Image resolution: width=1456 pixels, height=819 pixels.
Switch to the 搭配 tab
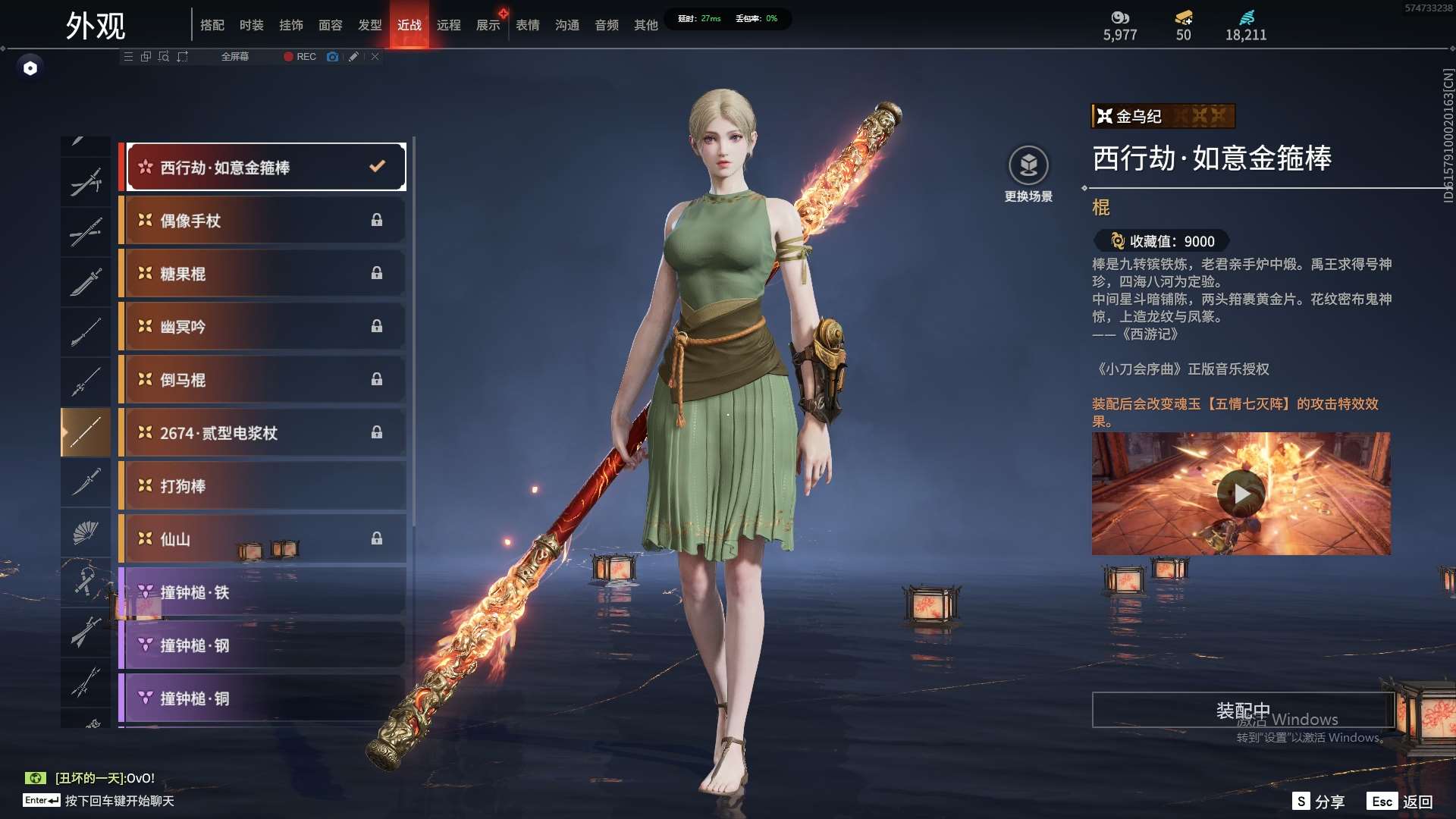[212, 25]
